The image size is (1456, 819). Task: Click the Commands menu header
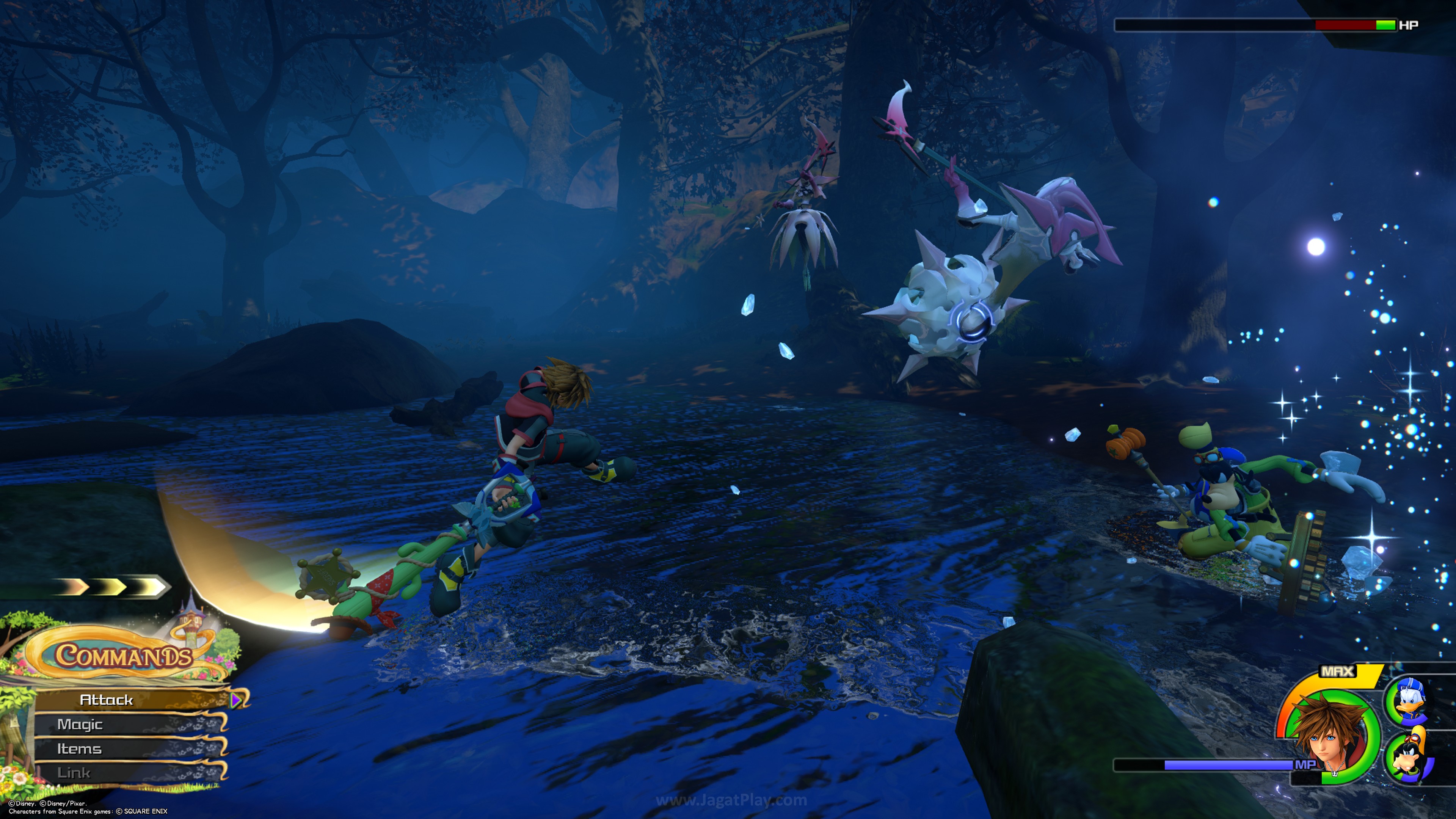click(x=123, y=656)
